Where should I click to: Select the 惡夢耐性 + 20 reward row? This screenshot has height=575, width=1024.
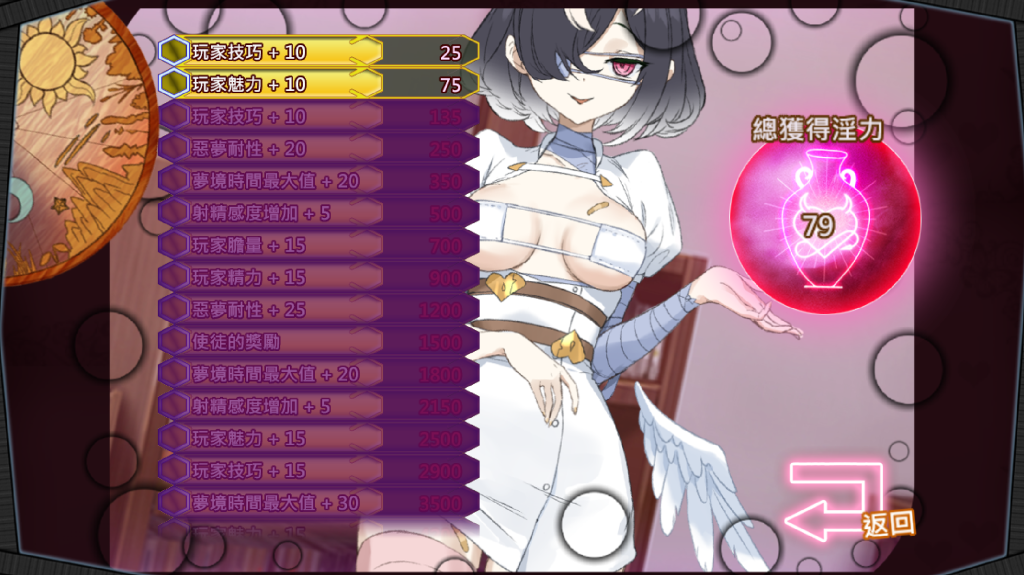318,149
